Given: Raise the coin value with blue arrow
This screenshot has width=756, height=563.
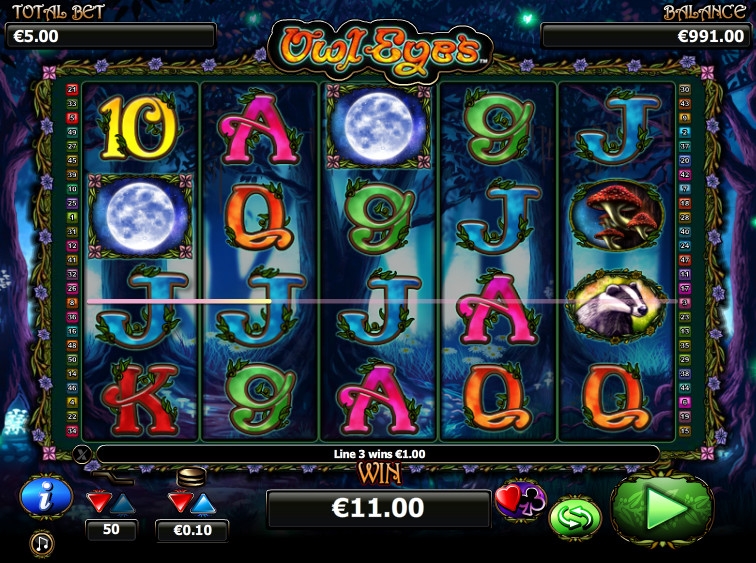Looking at the screenshot, I should coord(204,501).
